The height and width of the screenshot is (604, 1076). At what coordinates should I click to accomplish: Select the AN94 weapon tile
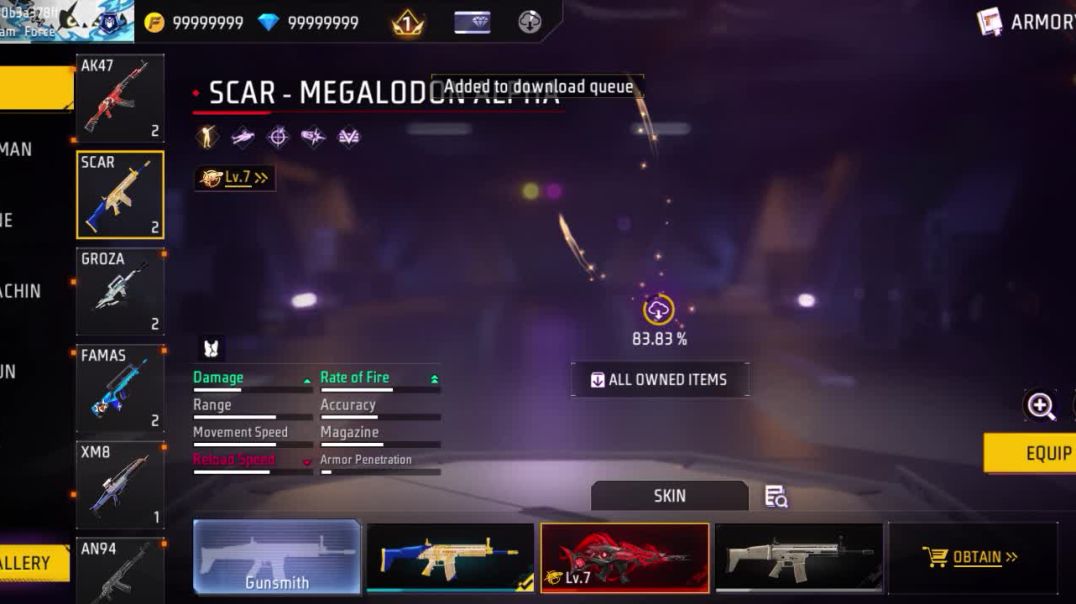(119, 571)
